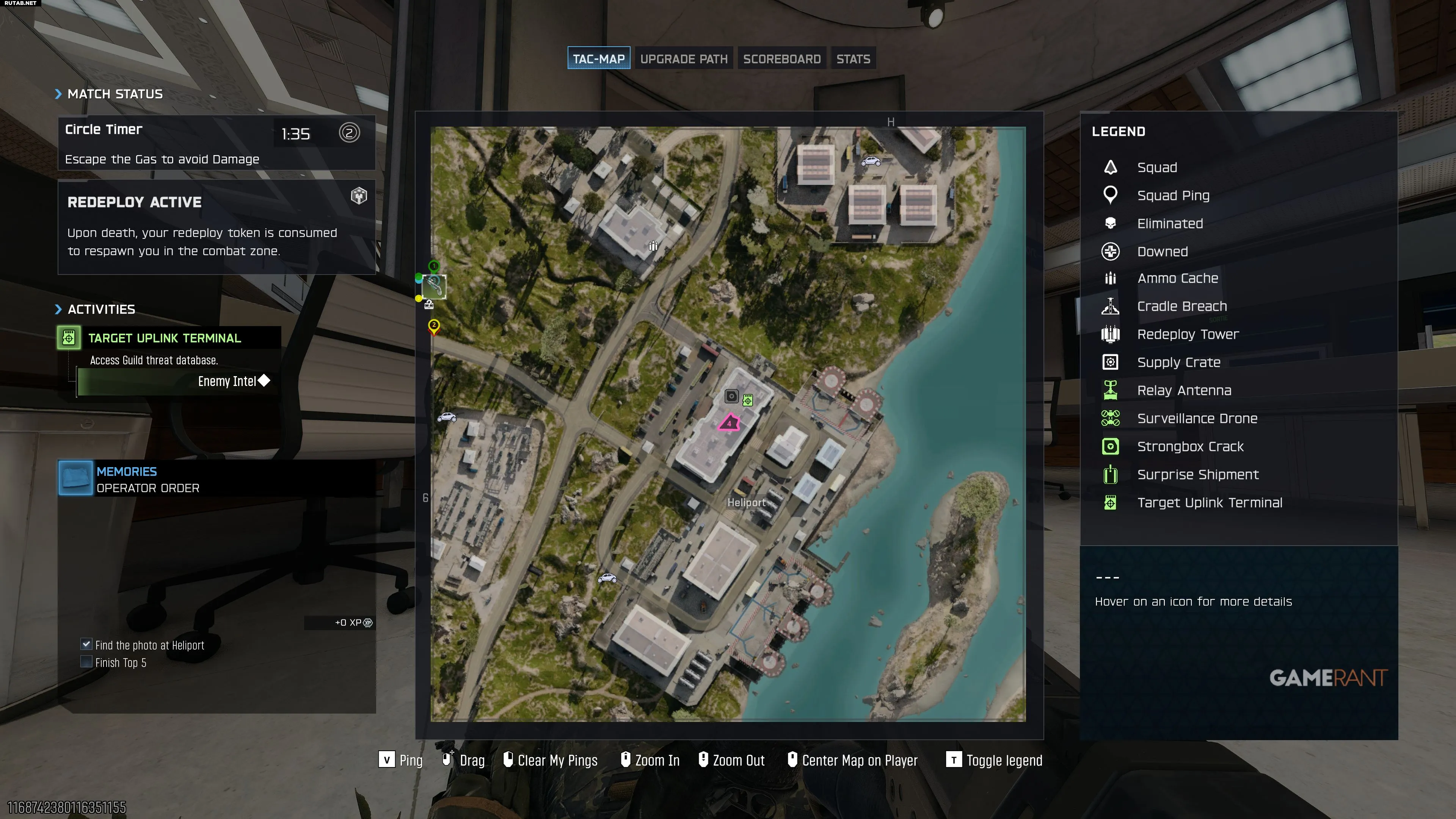Screen dimensions: 1456x819
Task: Choose Relay Antenna in the legend
Action: pos(1183,391)
